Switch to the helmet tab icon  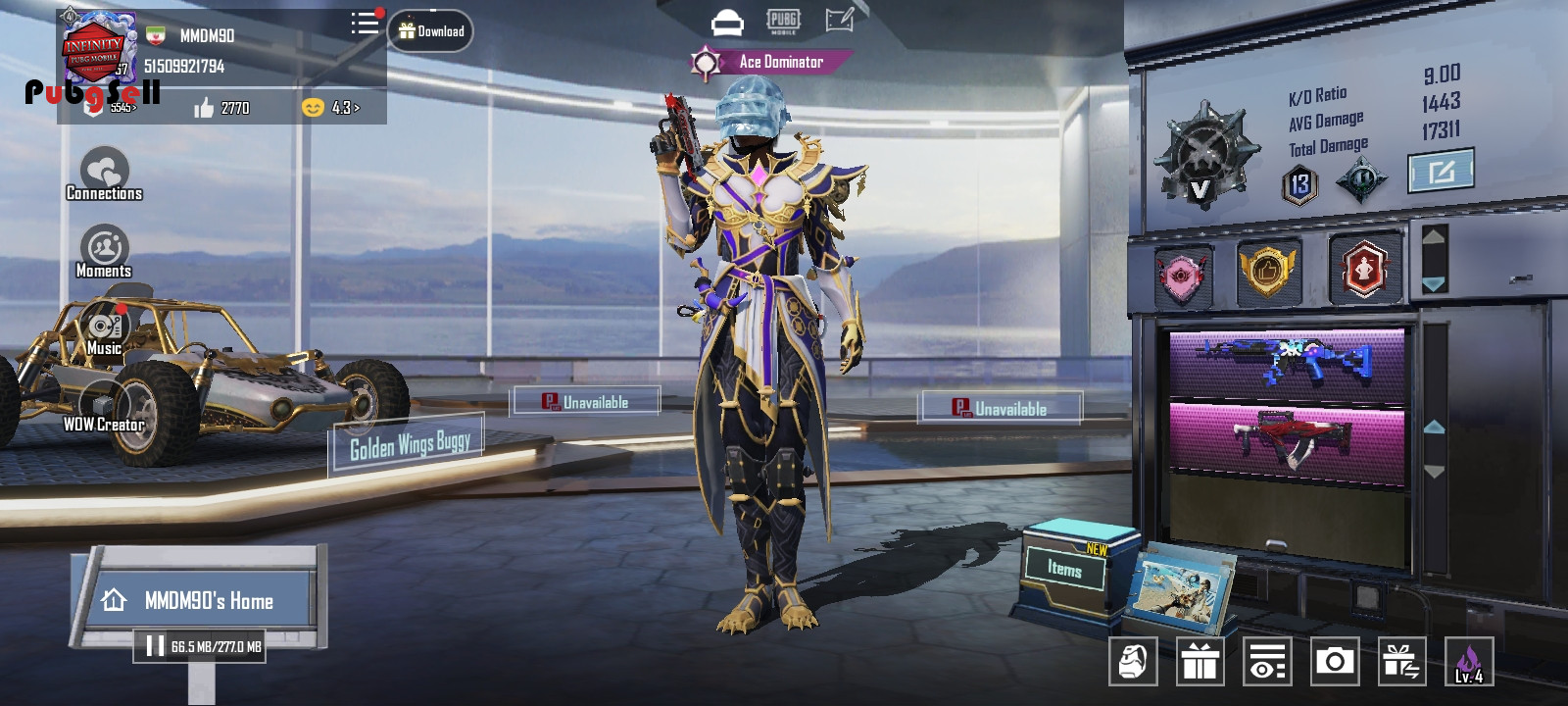click(727, 22)
